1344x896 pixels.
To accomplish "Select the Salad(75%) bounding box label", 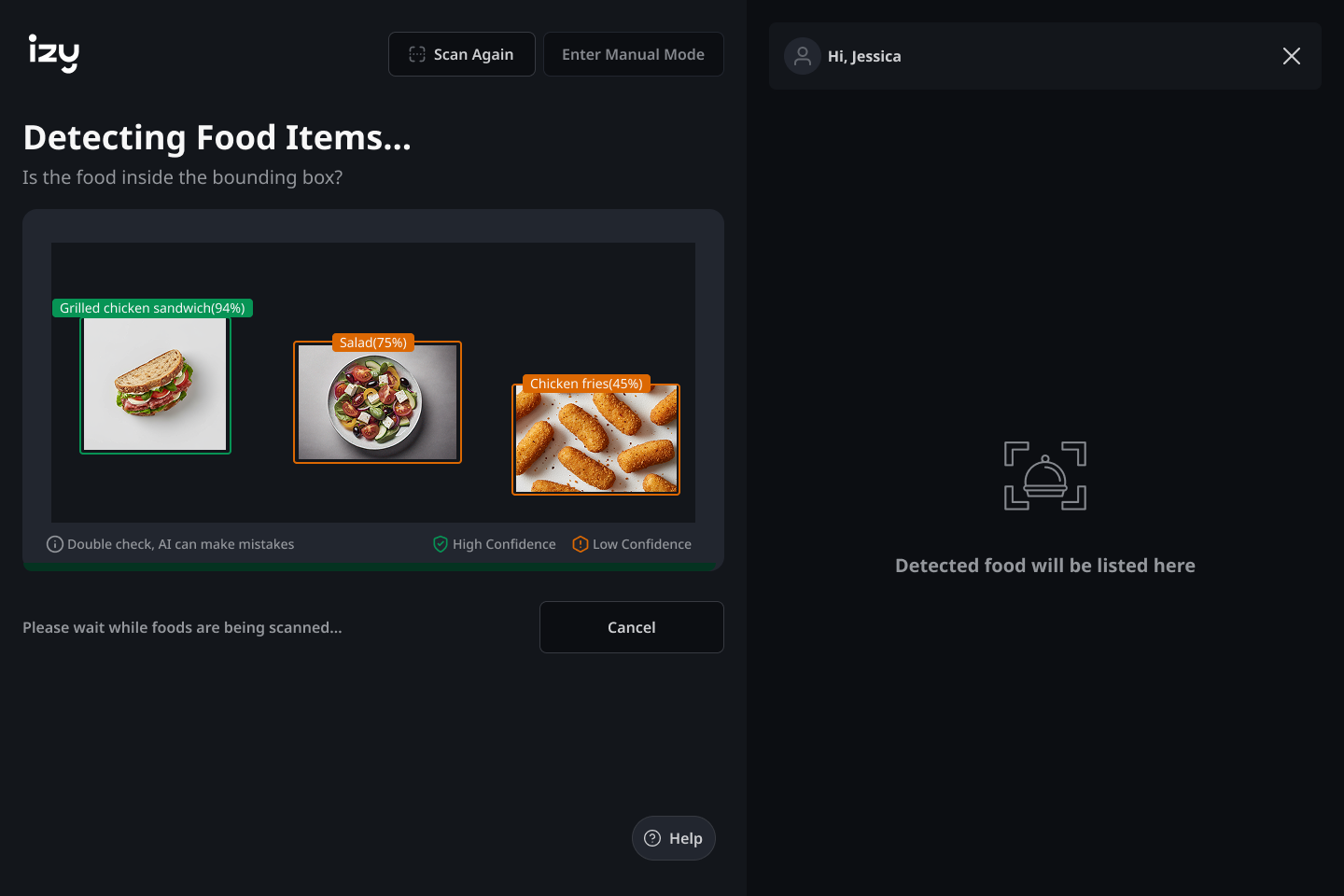I will click(374, 343).
